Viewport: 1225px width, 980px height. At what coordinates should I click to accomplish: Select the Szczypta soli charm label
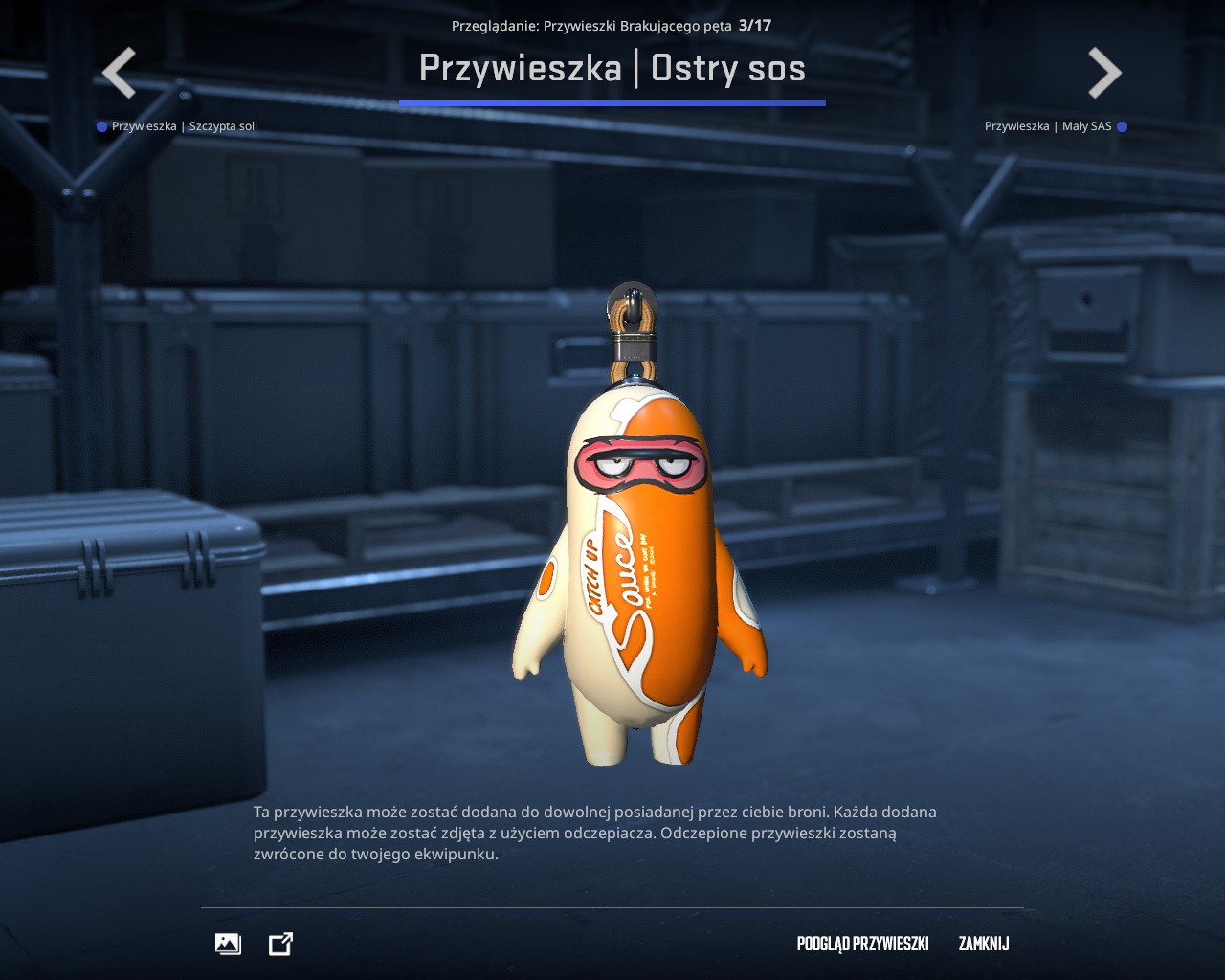click(x=184, y=126)
